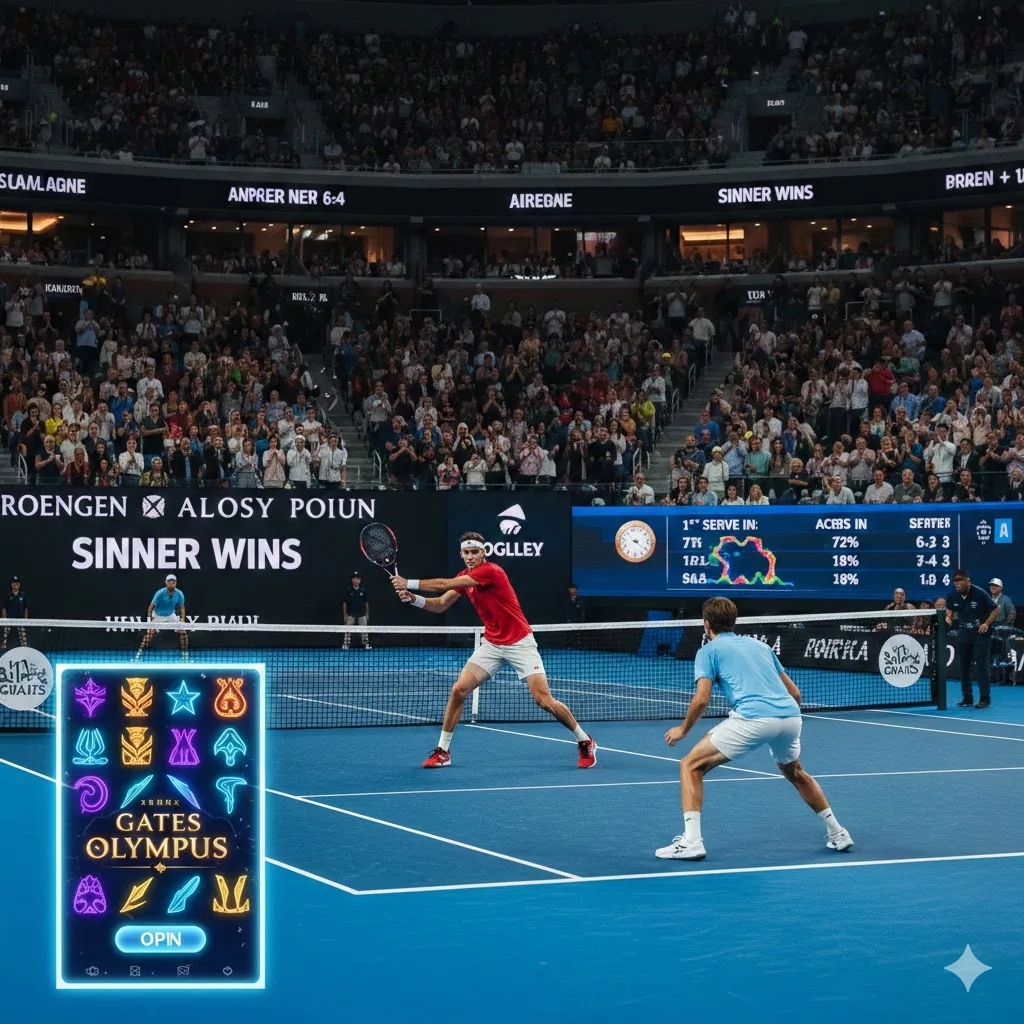This screenshot has height=1024, width=1024.
Task: Choose the purple spiral symbol
Action: 91,794
